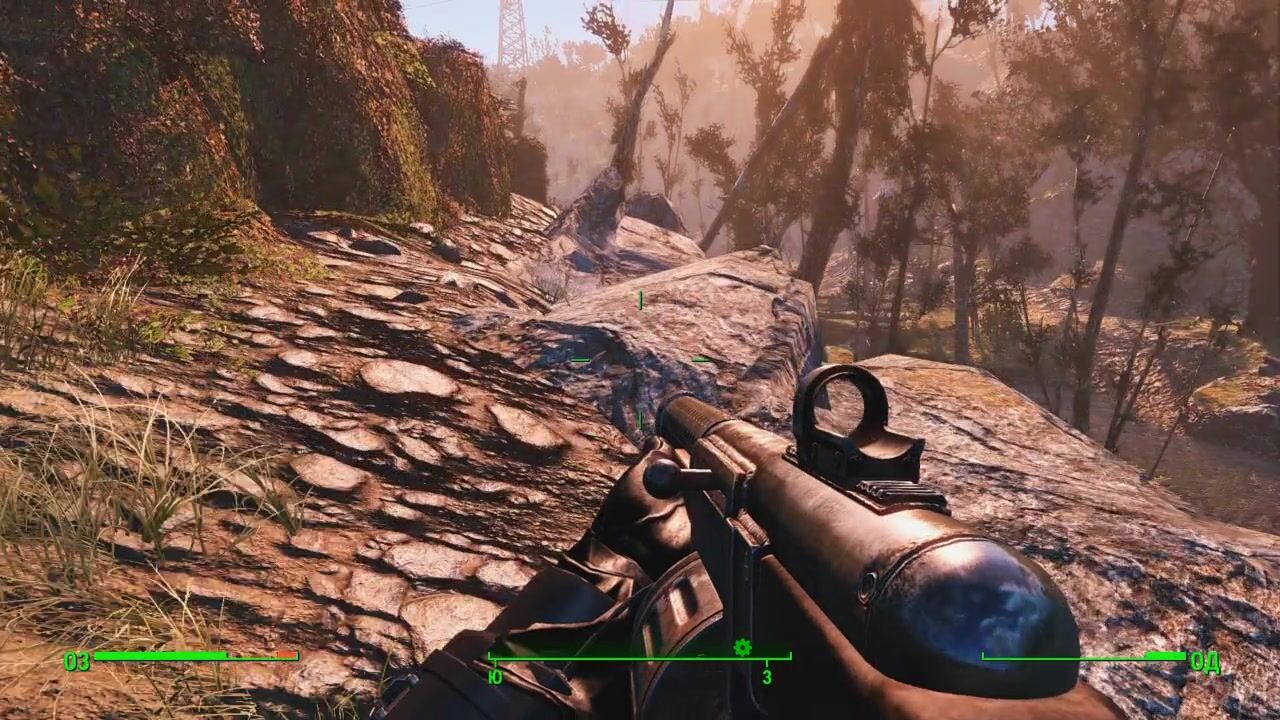Click the gear marker on the compass
The height and width of the screenshot is (720, 1280).
coord(742,647)
